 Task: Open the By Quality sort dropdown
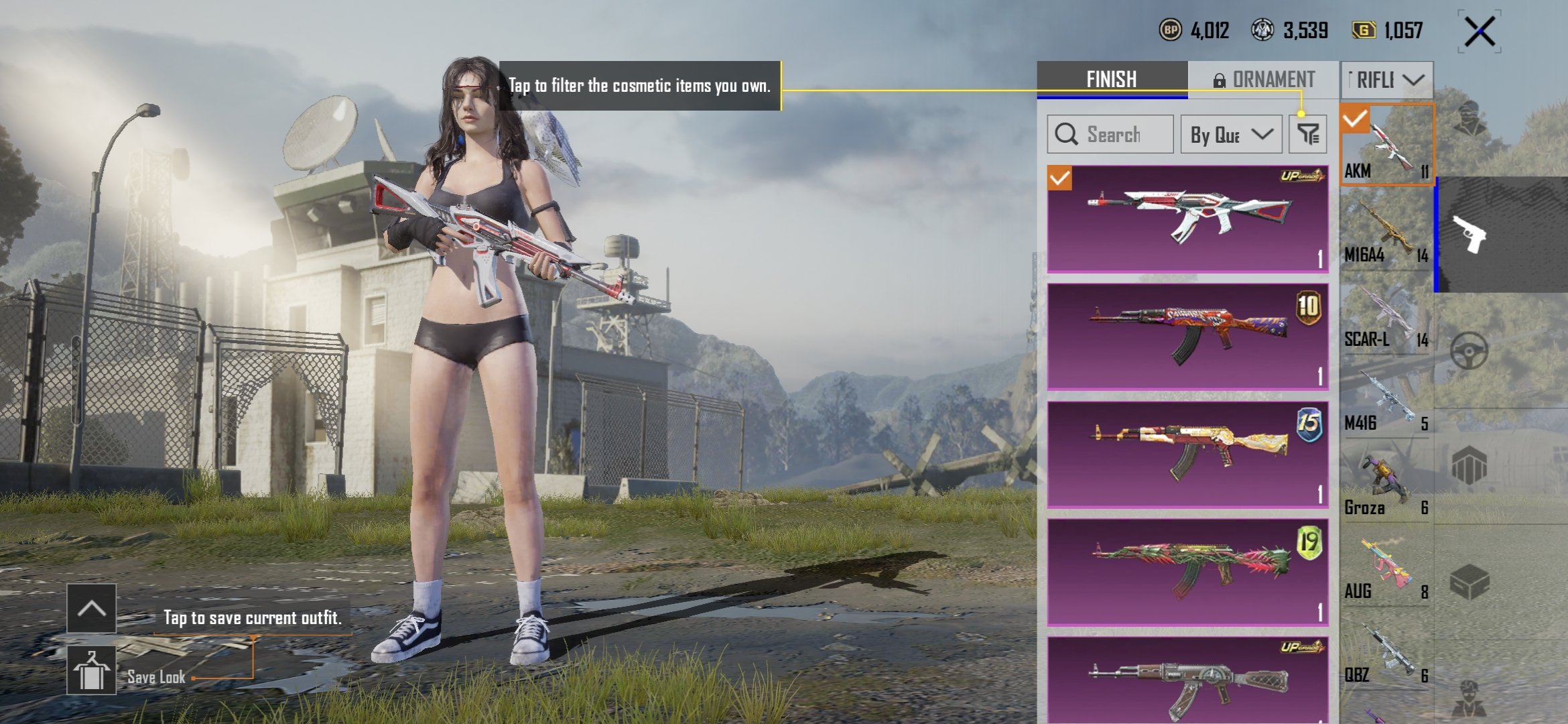click(1232, 134)
